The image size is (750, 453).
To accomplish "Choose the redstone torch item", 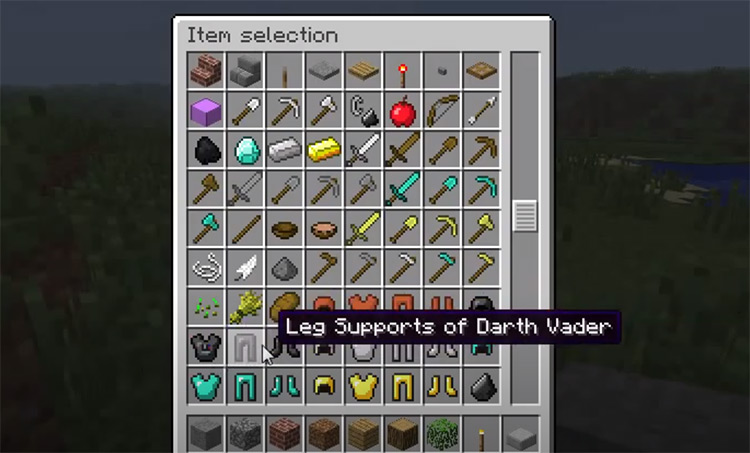I will pos(402,70).
